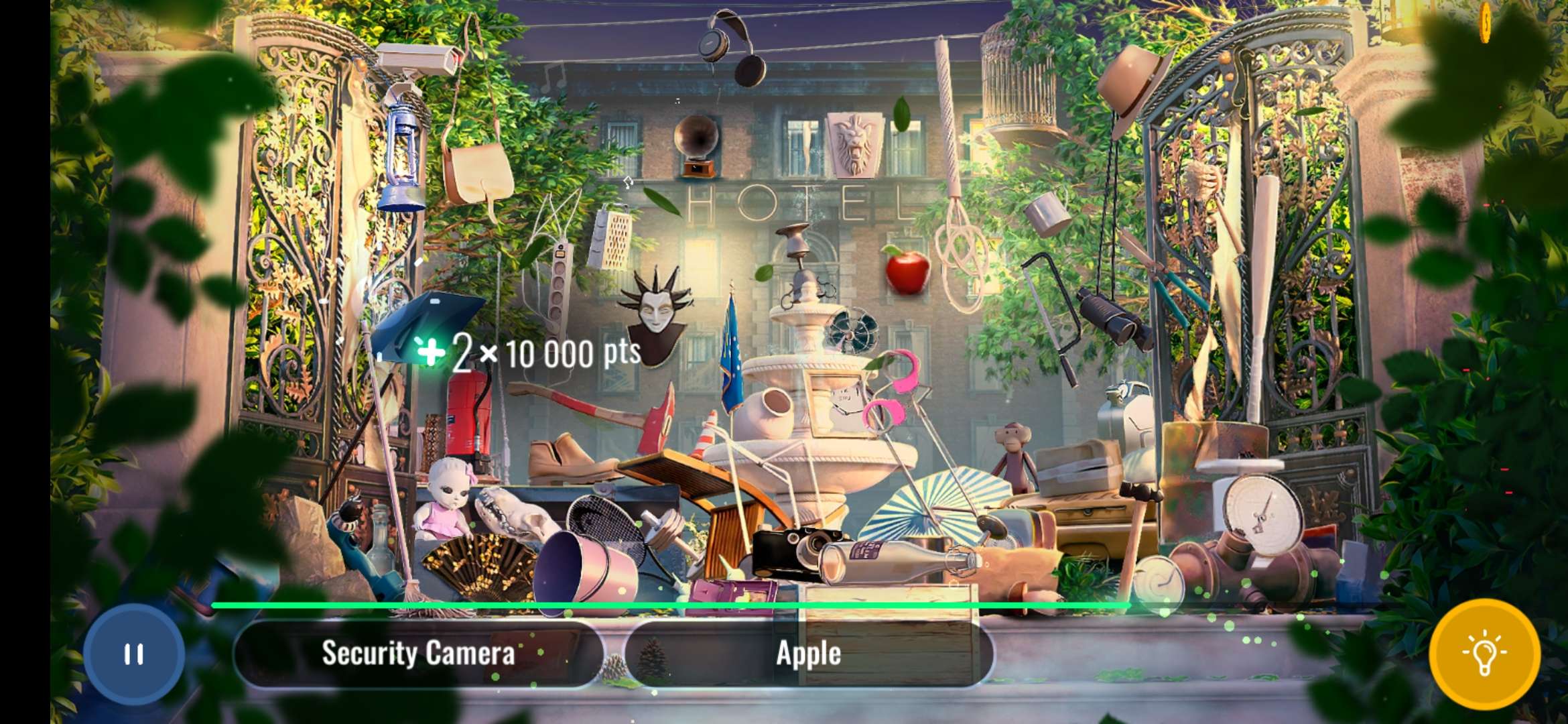1568x724 pixels.
Task: Click the hat hanging on the right gate
Action: coord(1132,84)
